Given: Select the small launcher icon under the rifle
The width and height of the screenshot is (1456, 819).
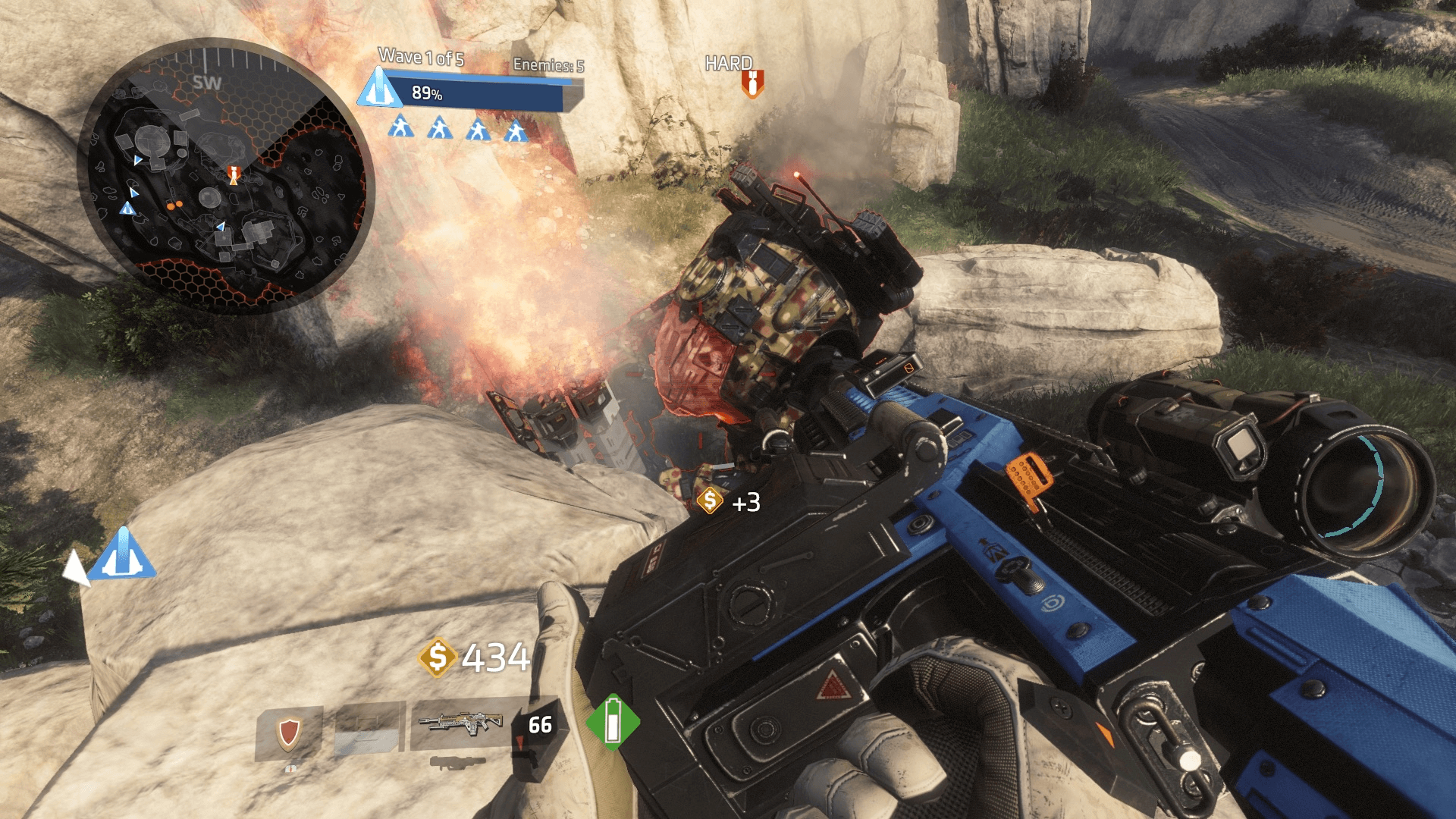Looking at the screenshot, I should [x=457, y=761].
